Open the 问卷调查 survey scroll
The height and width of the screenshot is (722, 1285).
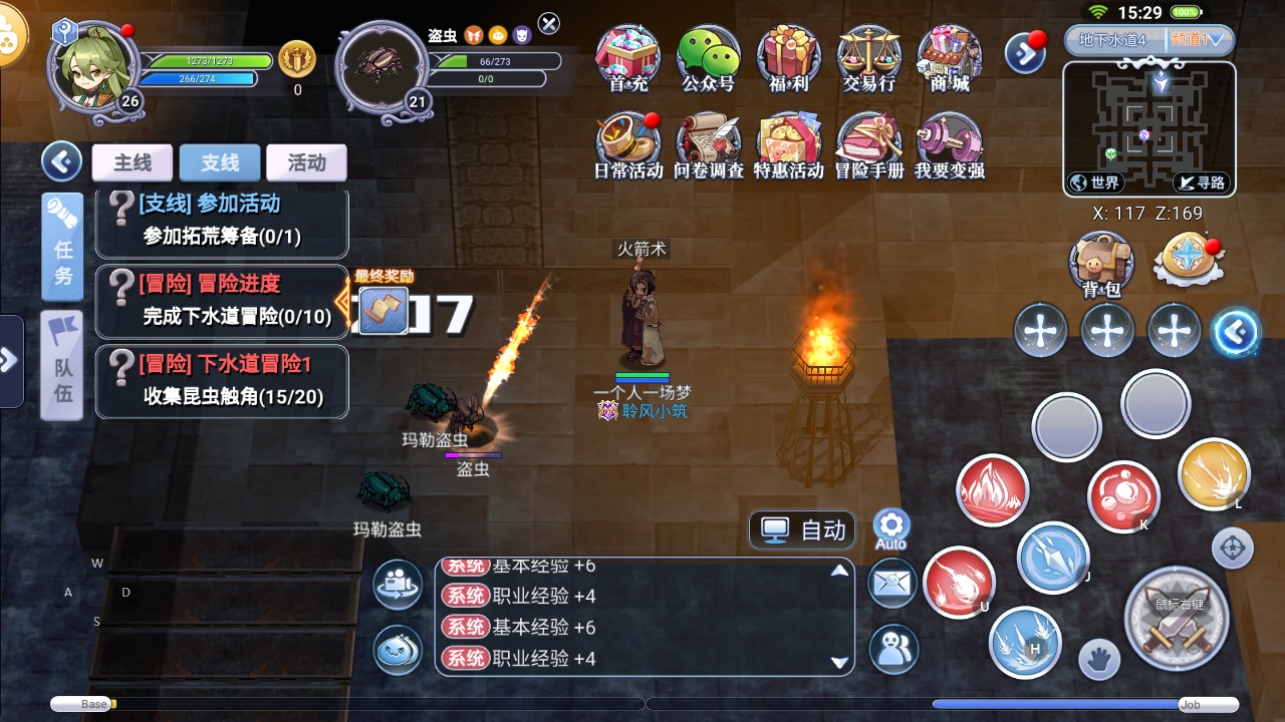[x=708, y=143]
